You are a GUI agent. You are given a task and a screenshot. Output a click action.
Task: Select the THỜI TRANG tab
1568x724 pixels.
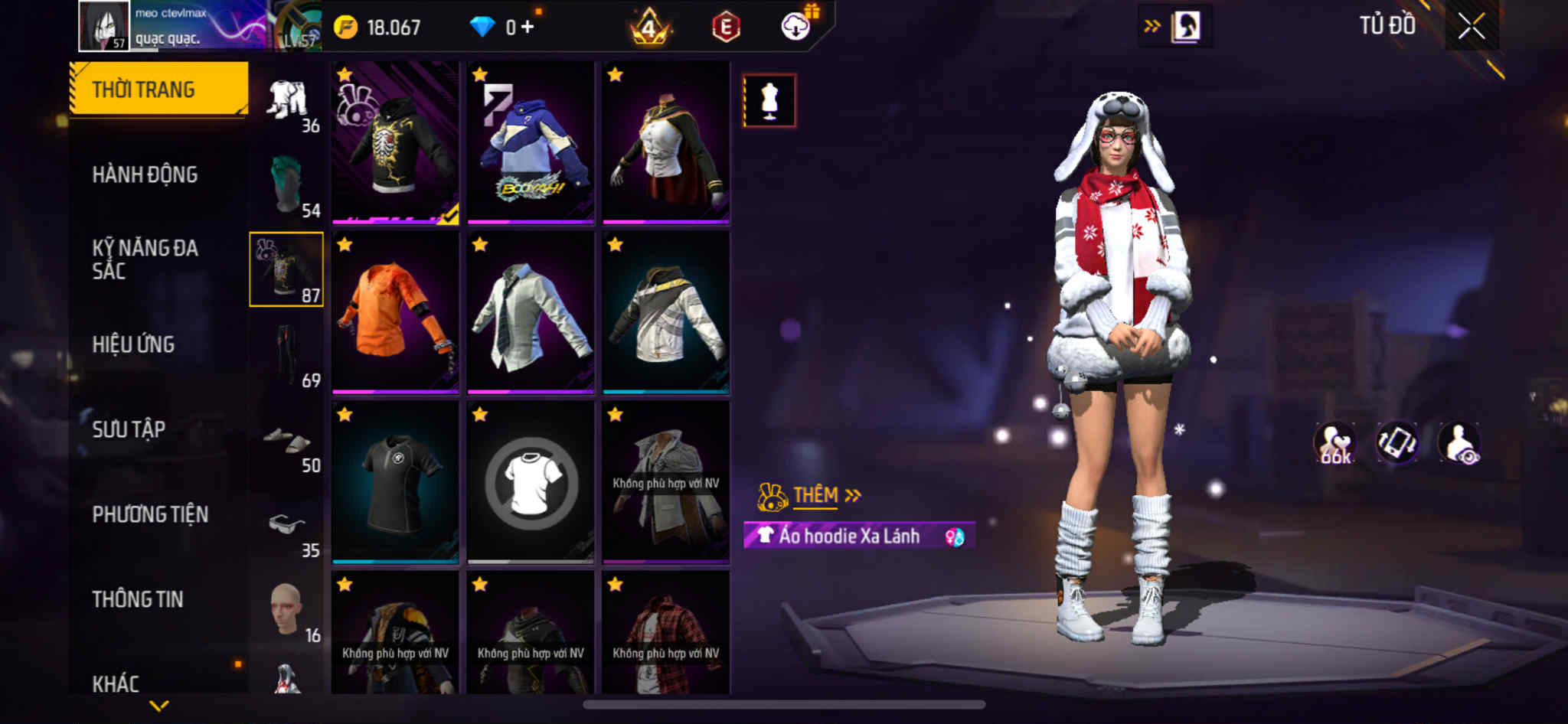point(158,90)
